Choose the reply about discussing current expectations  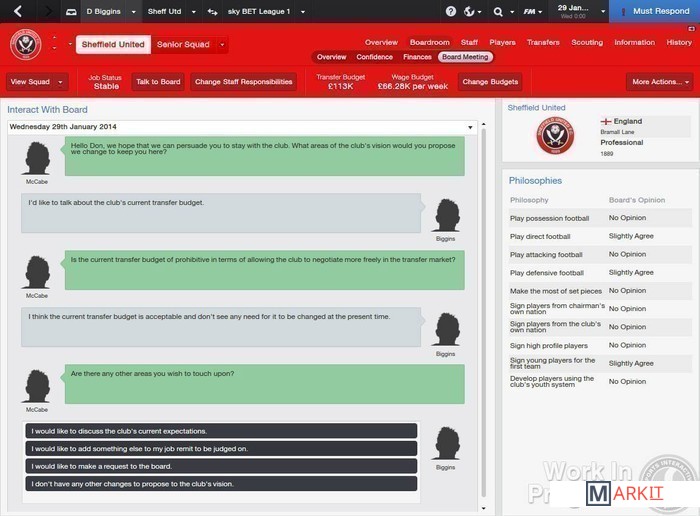tap(219, 431)
